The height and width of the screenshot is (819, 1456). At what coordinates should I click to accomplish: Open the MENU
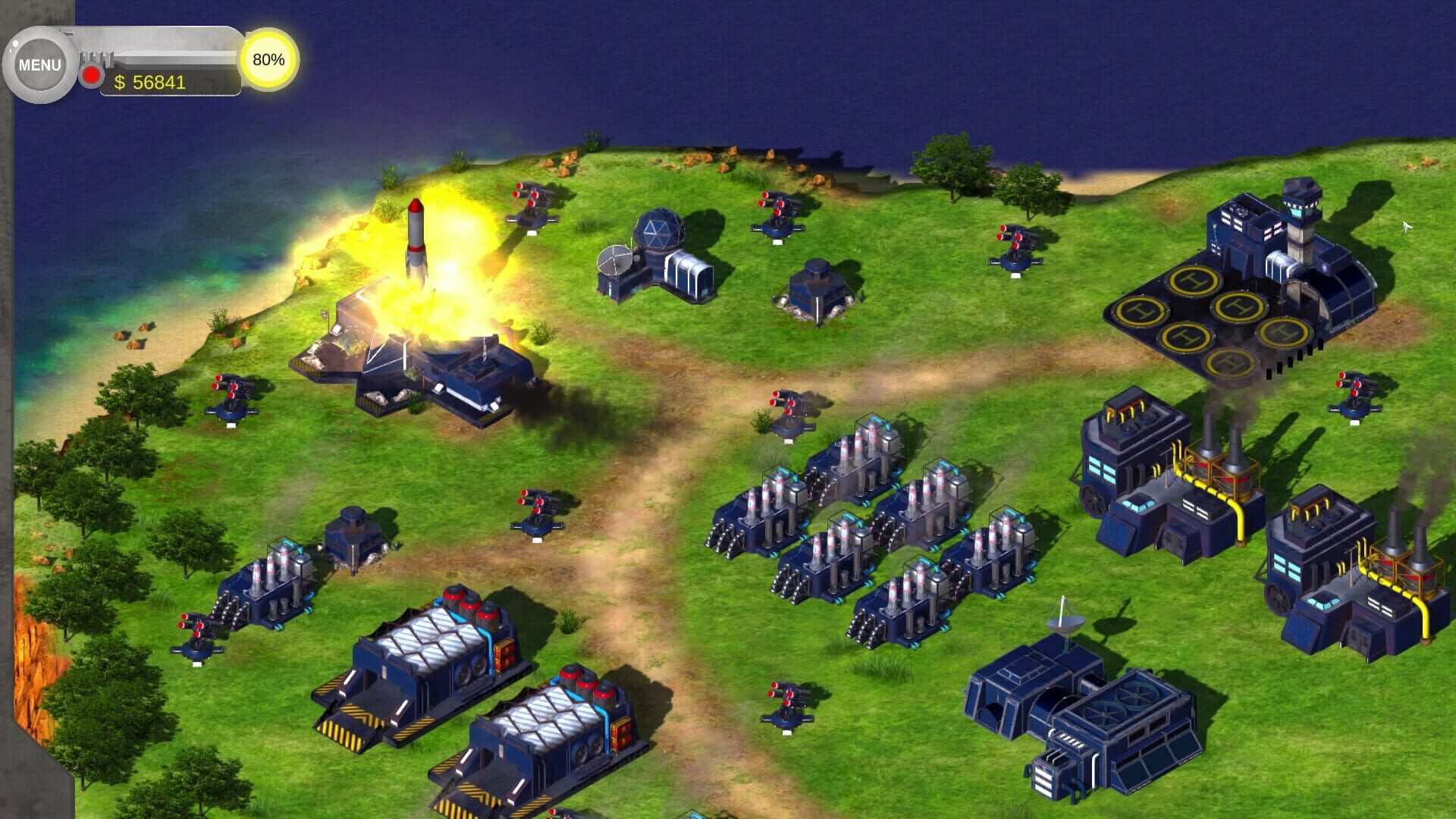pyautogui.click(x=40, y=64)
